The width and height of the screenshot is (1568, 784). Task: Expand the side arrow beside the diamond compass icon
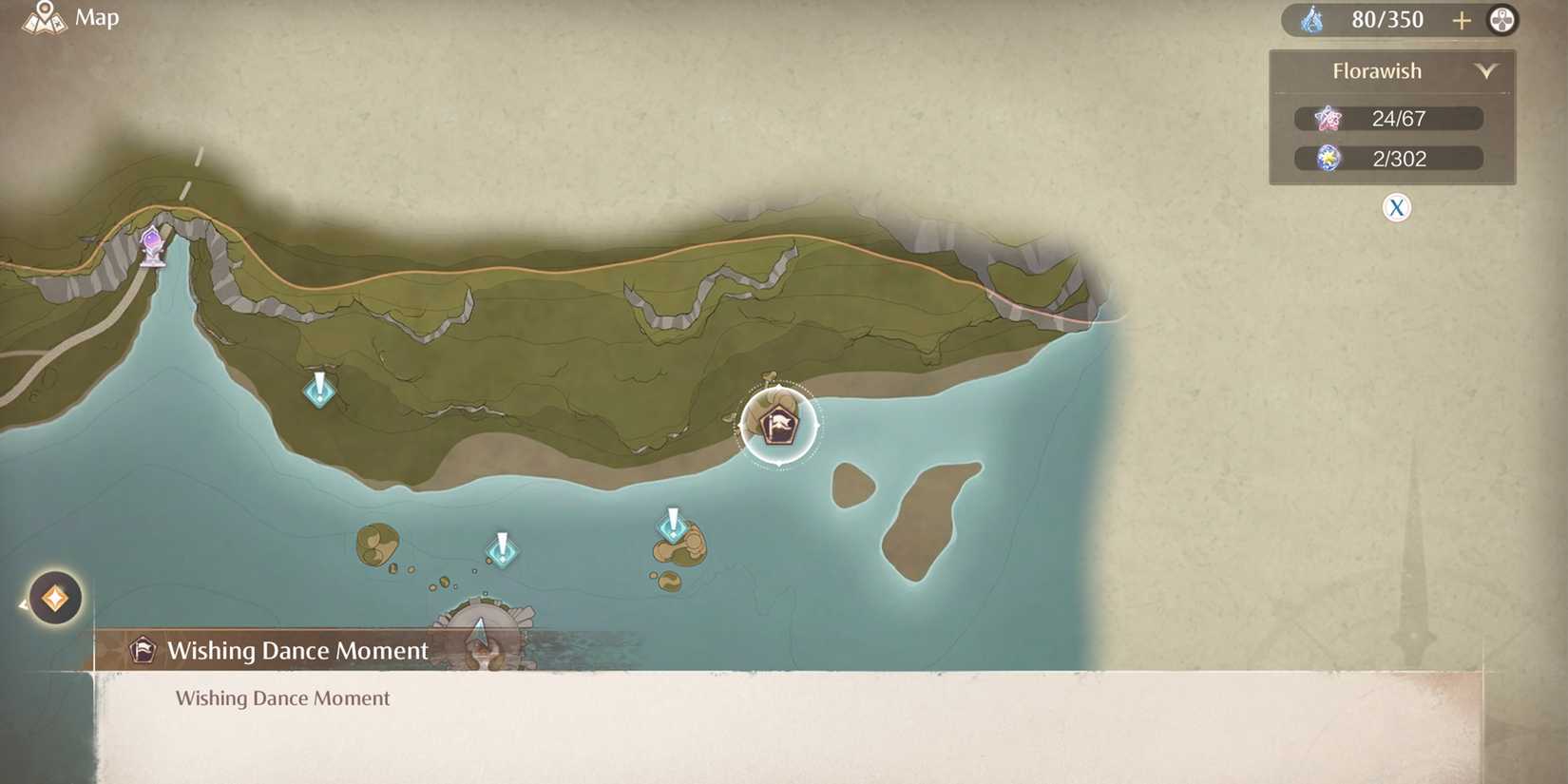[x=21, y=602]
